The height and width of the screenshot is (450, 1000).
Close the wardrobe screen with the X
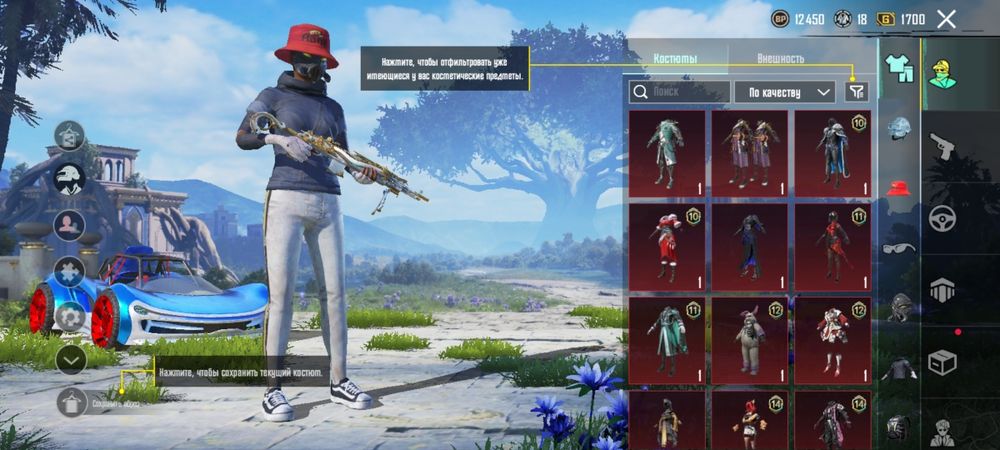[946, 19]
